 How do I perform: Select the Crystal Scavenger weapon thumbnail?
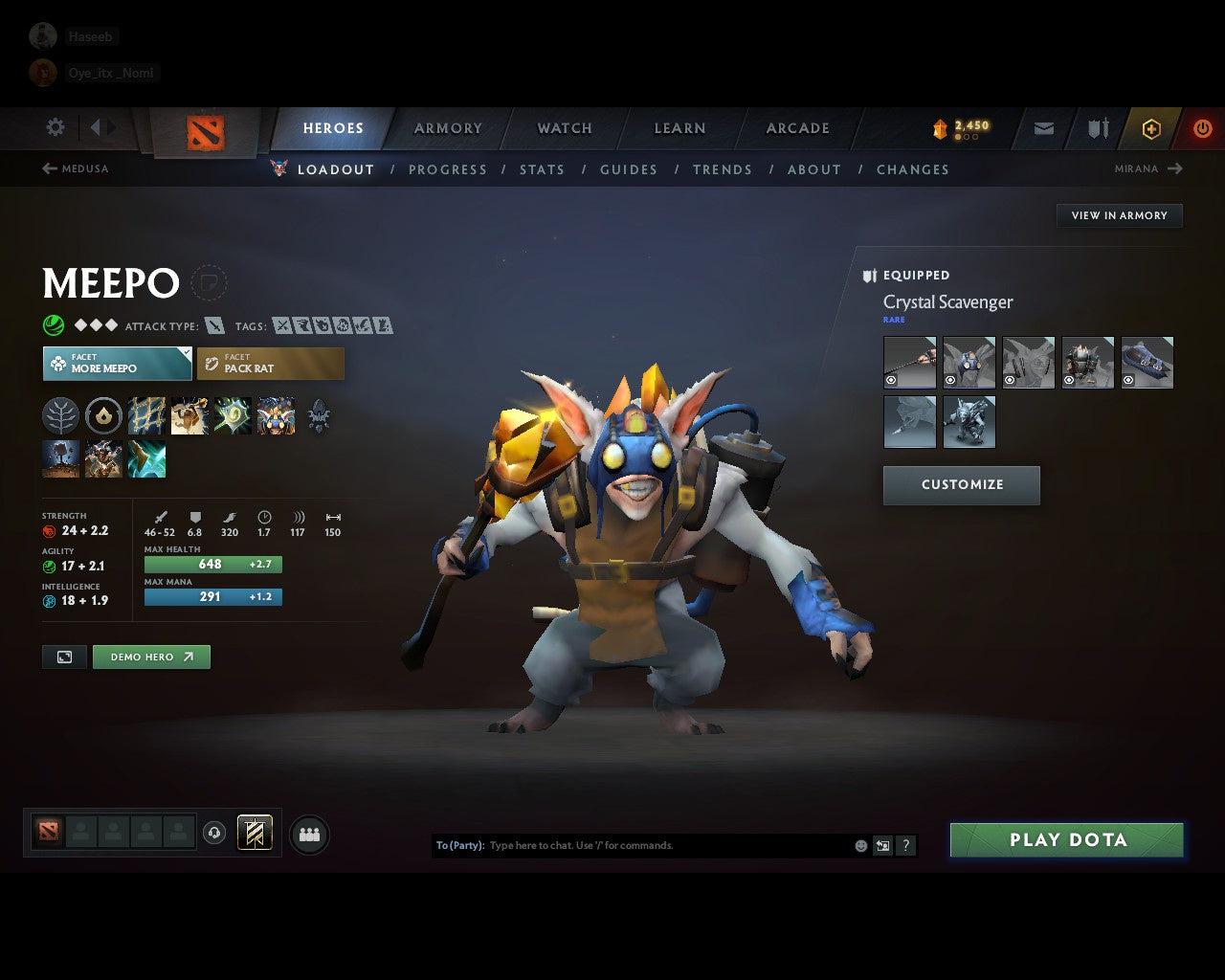pos(909,362)
